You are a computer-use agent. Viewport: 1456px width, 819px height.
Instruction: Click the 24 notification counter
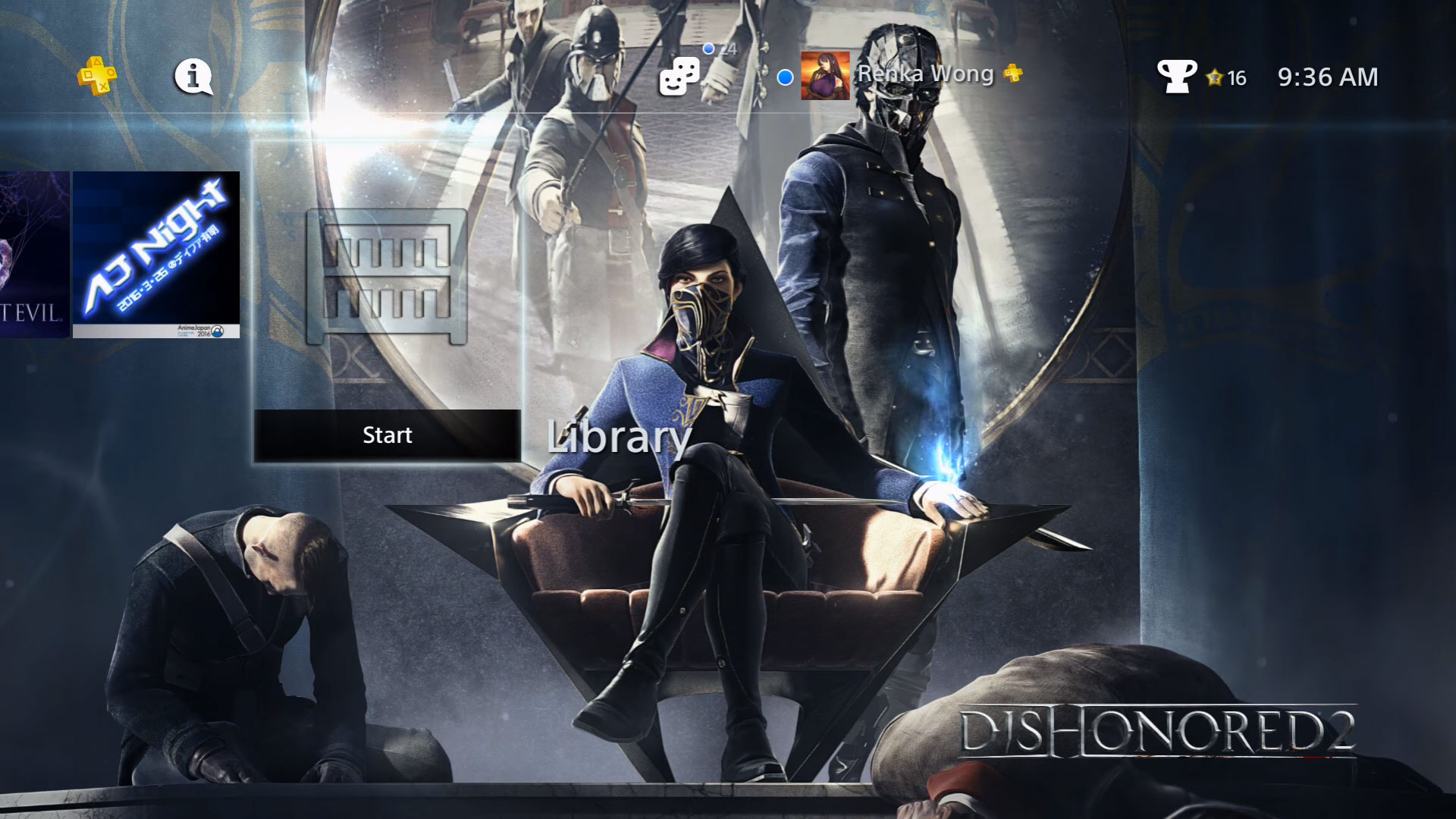coord(730,48)
